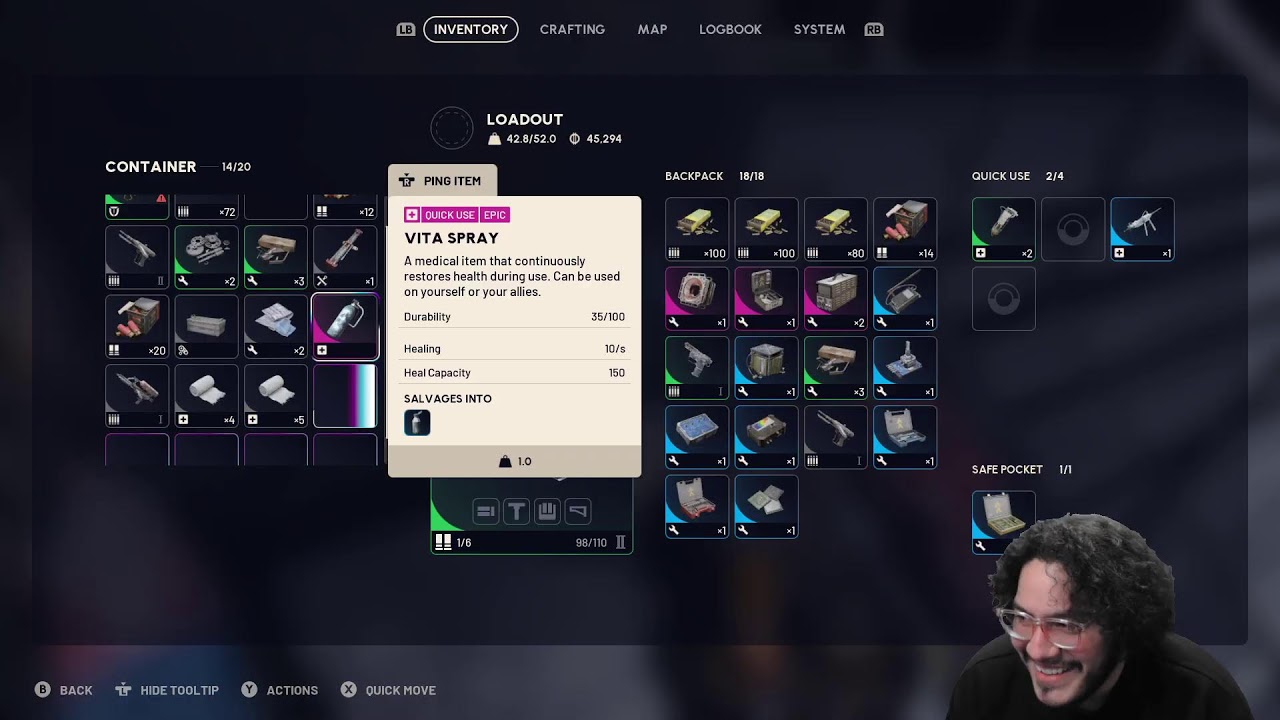Pick the bandage stack of 4
The height and width of the screenshot is (720, 1280).
tap(207, 395)
